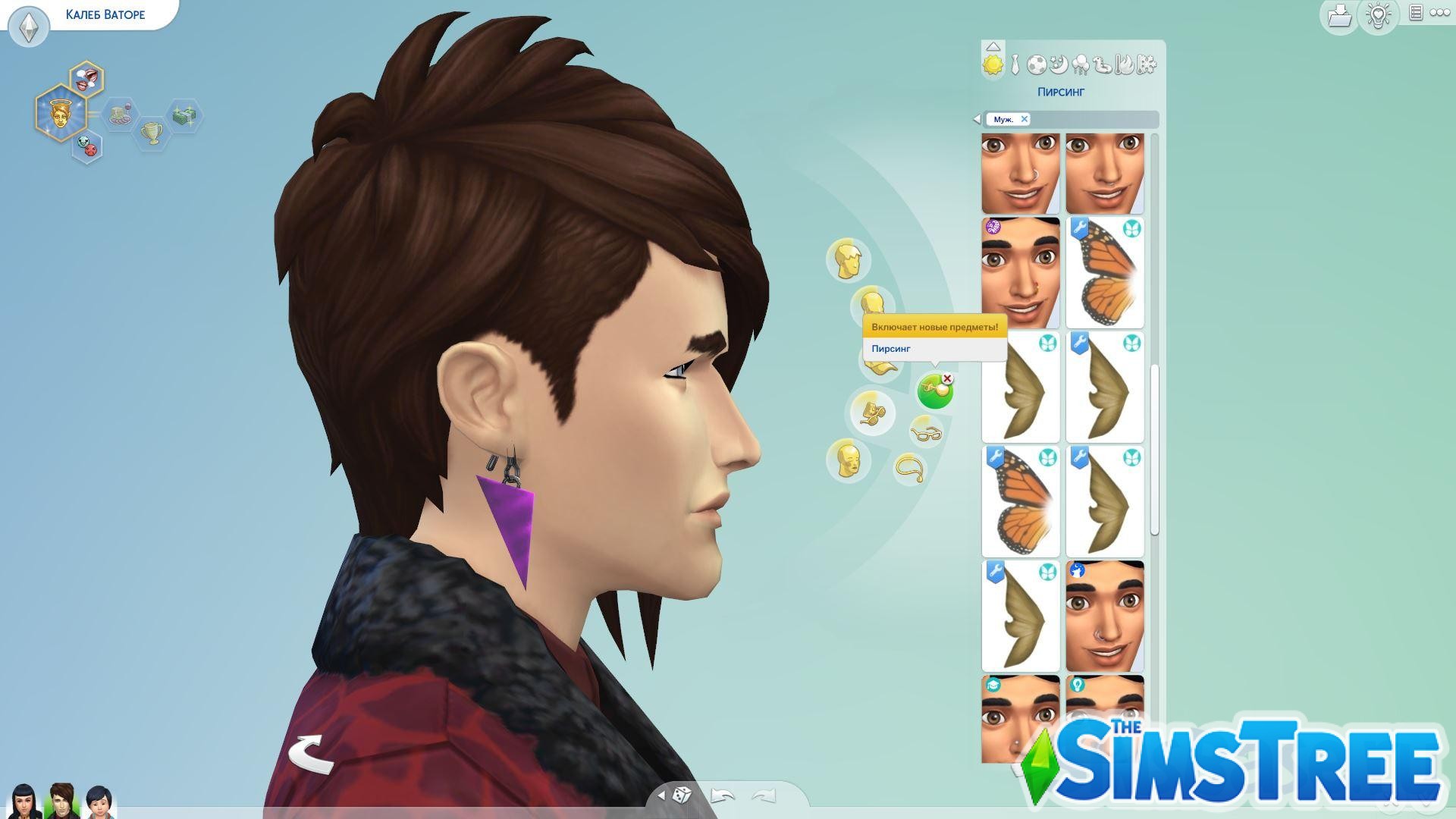The width and height of the screenshot is (1456, 819).
Task: Select the cold weather snowflake outfit icon
Action: 1145,64
